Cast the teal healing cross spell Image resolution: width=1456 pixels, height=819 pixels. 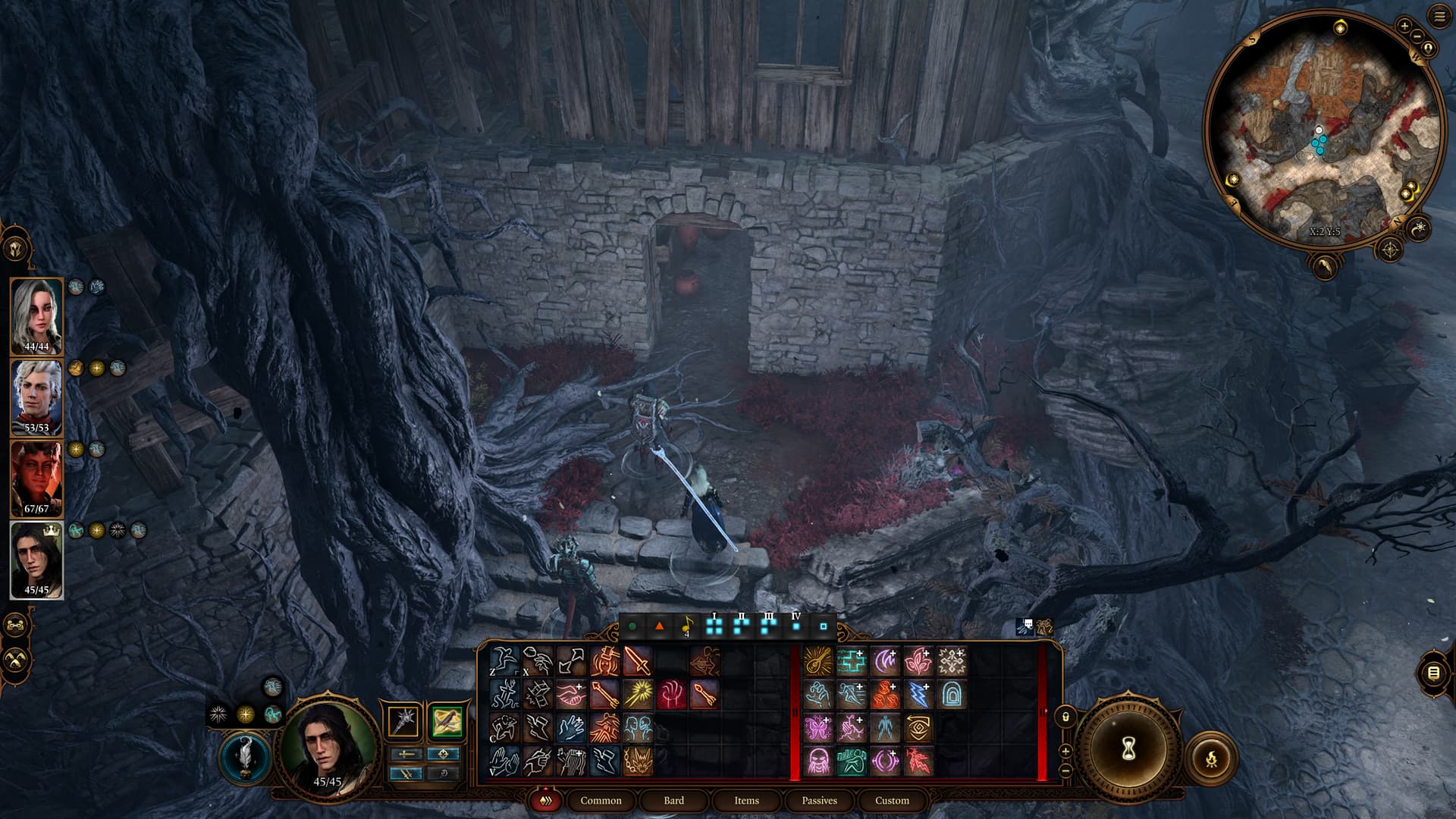[852, 661]
